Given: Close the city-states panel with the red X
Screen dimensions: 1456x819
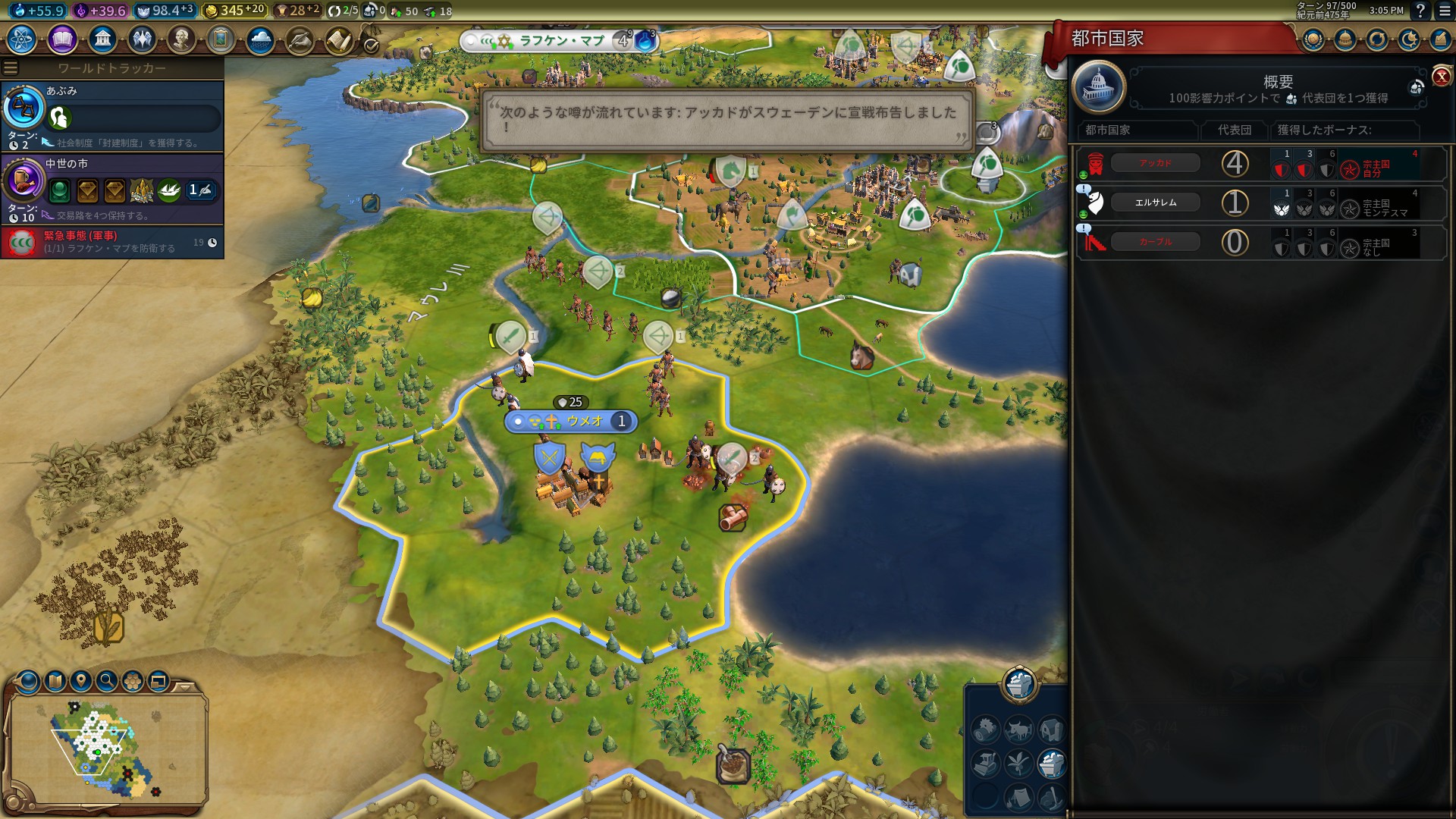Looking at the screenshot, I should pos(1441,77).
